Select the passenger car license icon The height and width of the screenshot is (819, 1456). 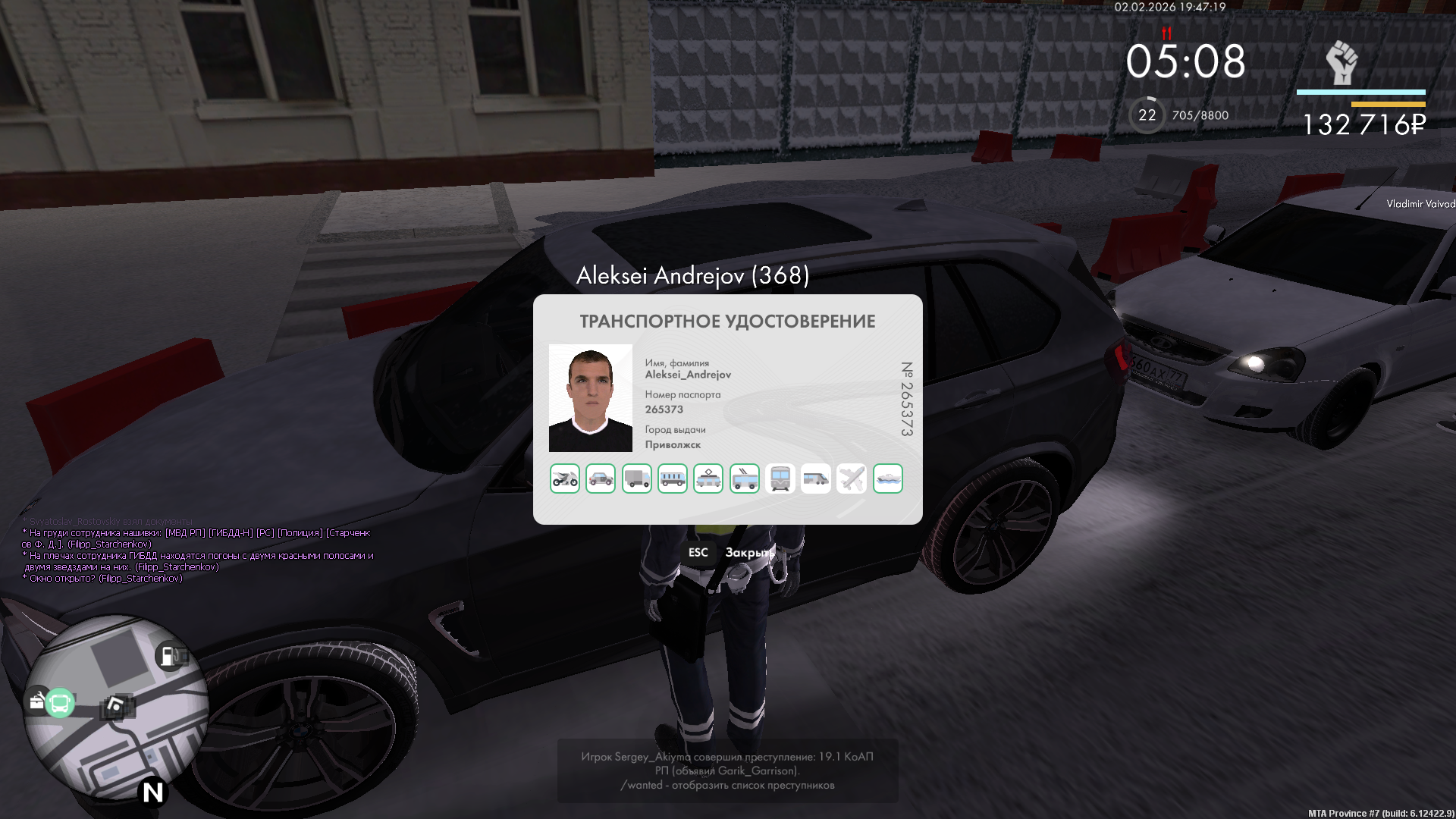[601, 479]
